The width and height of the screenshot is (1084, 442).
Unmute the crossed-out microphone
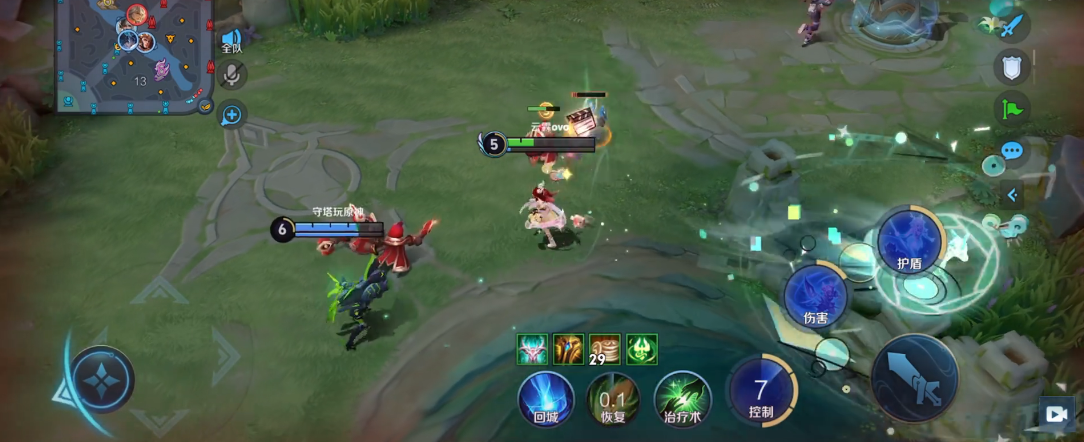click(233, 74)
